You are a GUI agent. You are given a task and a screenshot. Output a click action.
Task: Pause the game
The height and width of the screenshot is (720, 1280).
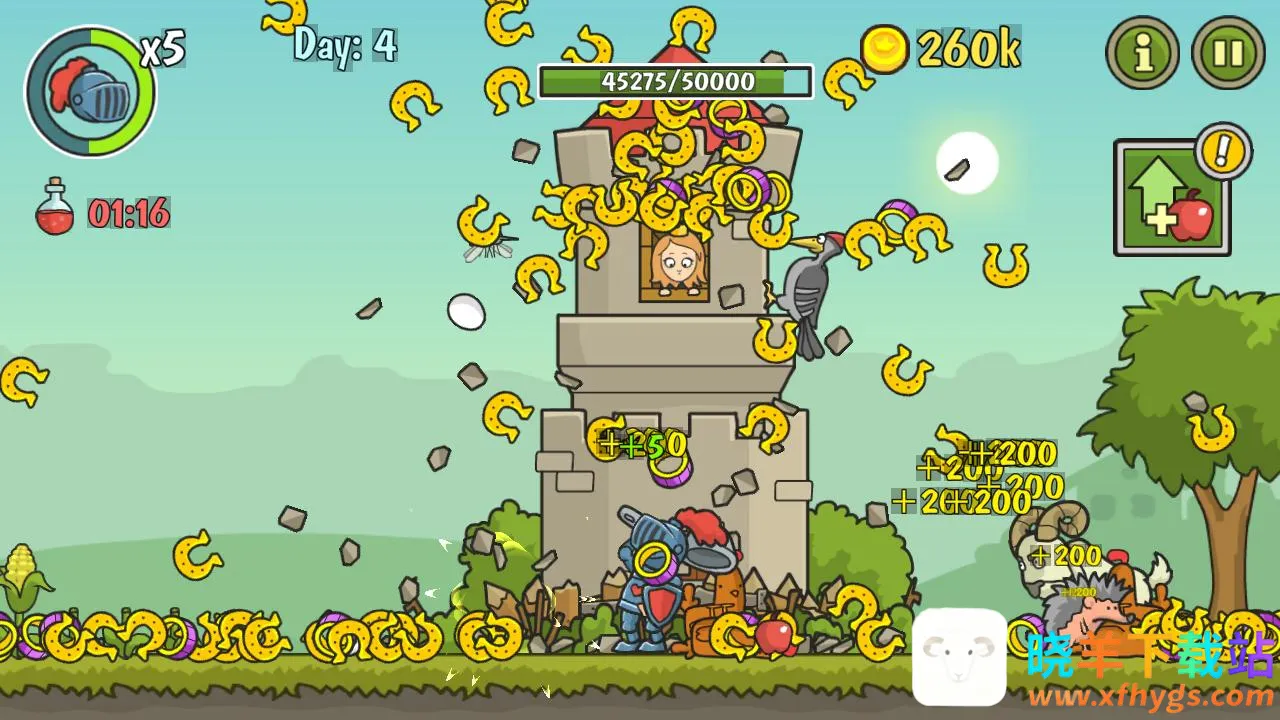click(x=1228, y=53)
